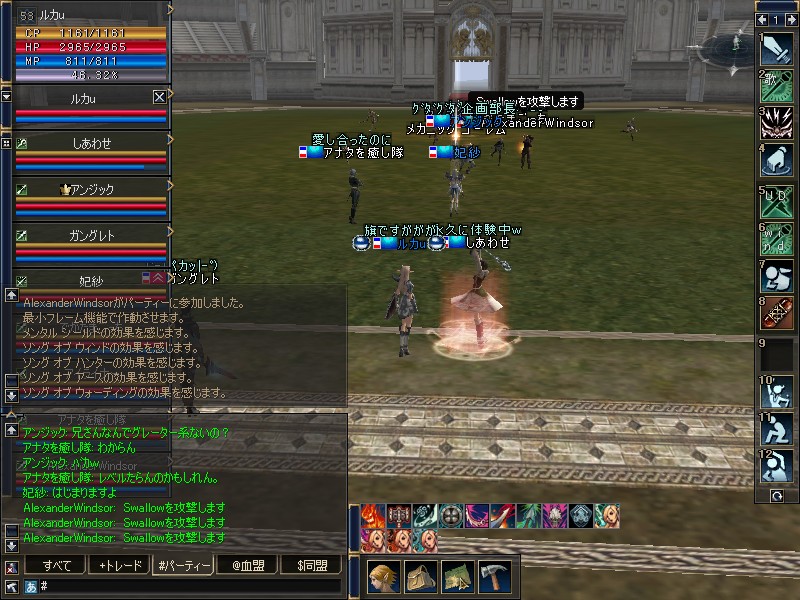This screenshot has height=600, width=800.
Task: Go to the next shortcut bar page
Action: (x=790, y=19)
